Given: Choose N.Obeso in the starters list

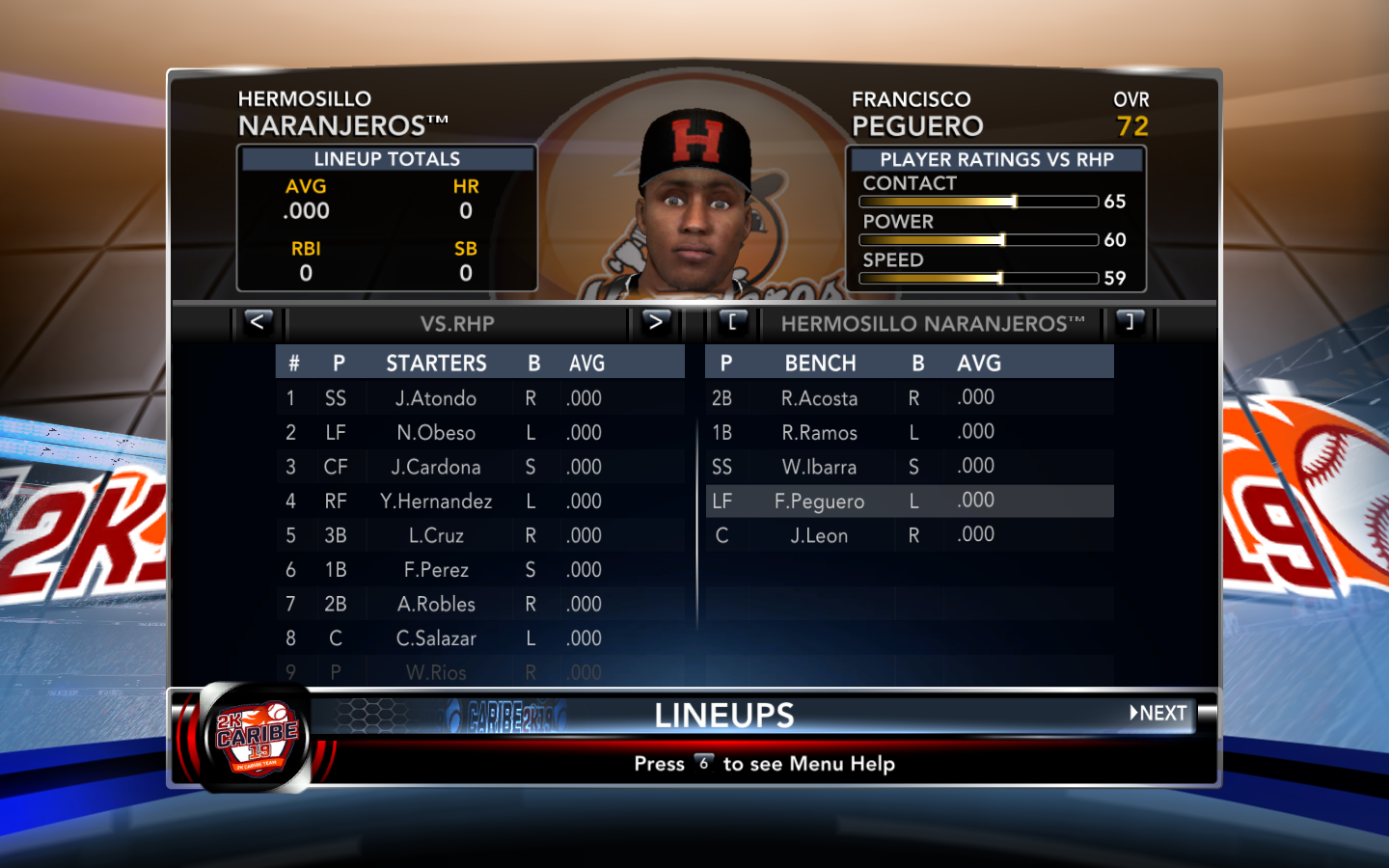Looking at the screenshot, I should [x=436, y=433].
